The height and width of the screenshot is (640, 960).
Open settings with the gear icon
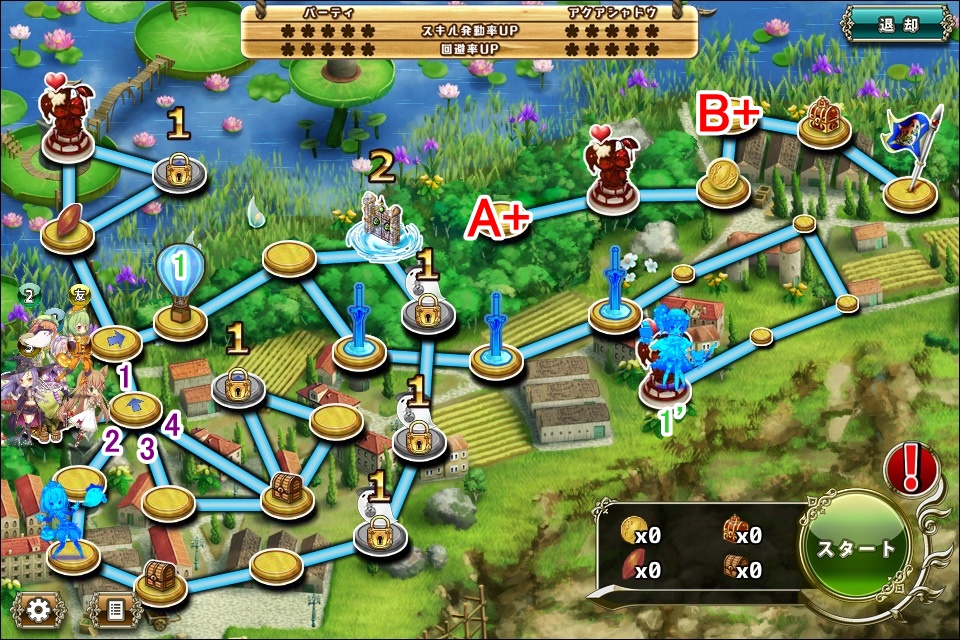(39, 609)
